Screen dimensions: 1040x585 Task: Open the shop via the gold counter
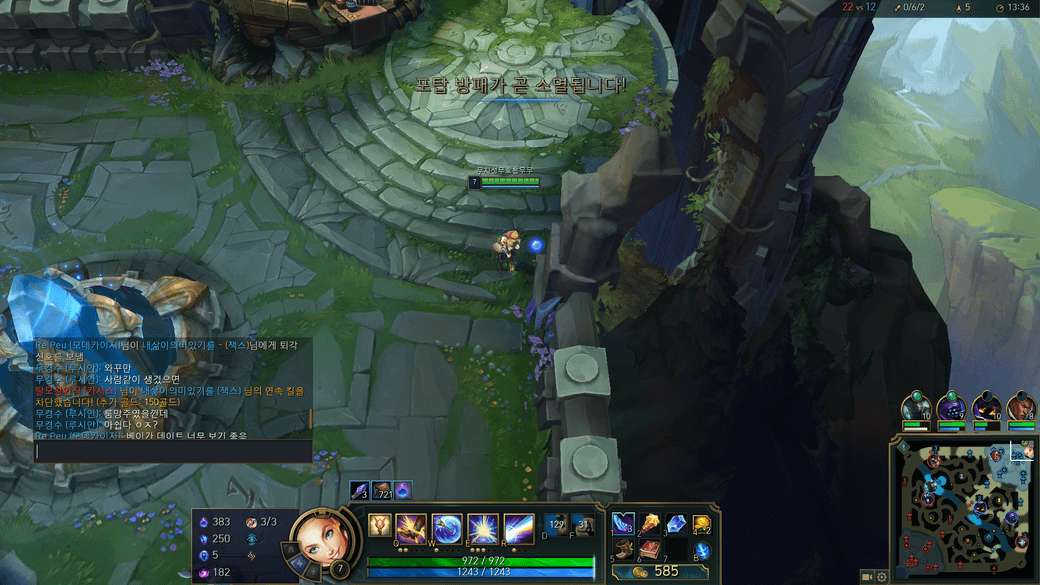click(660, 572)
